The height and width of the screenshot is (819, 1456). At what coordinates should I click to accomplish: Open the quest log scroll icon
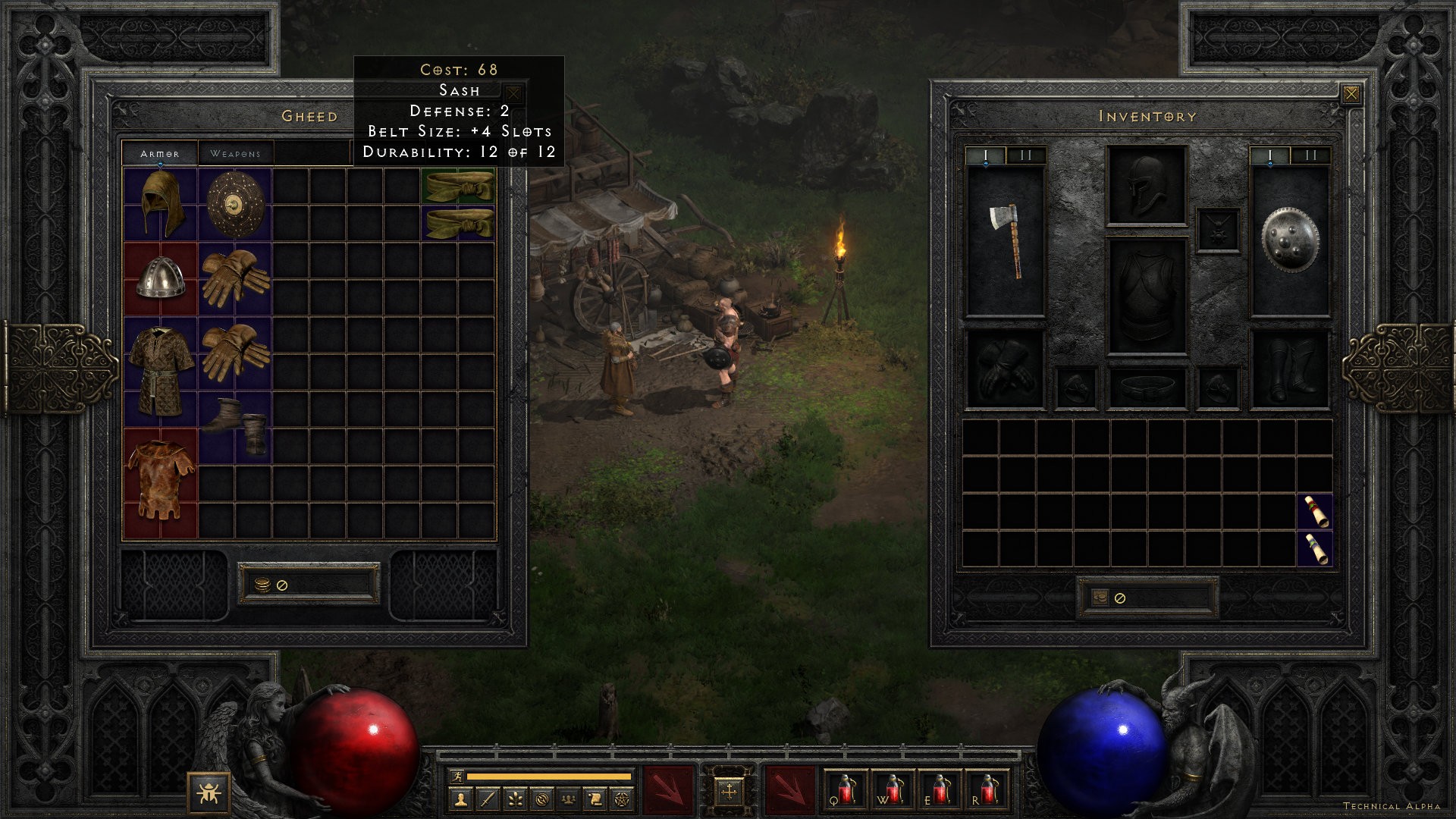click(595, 799)
